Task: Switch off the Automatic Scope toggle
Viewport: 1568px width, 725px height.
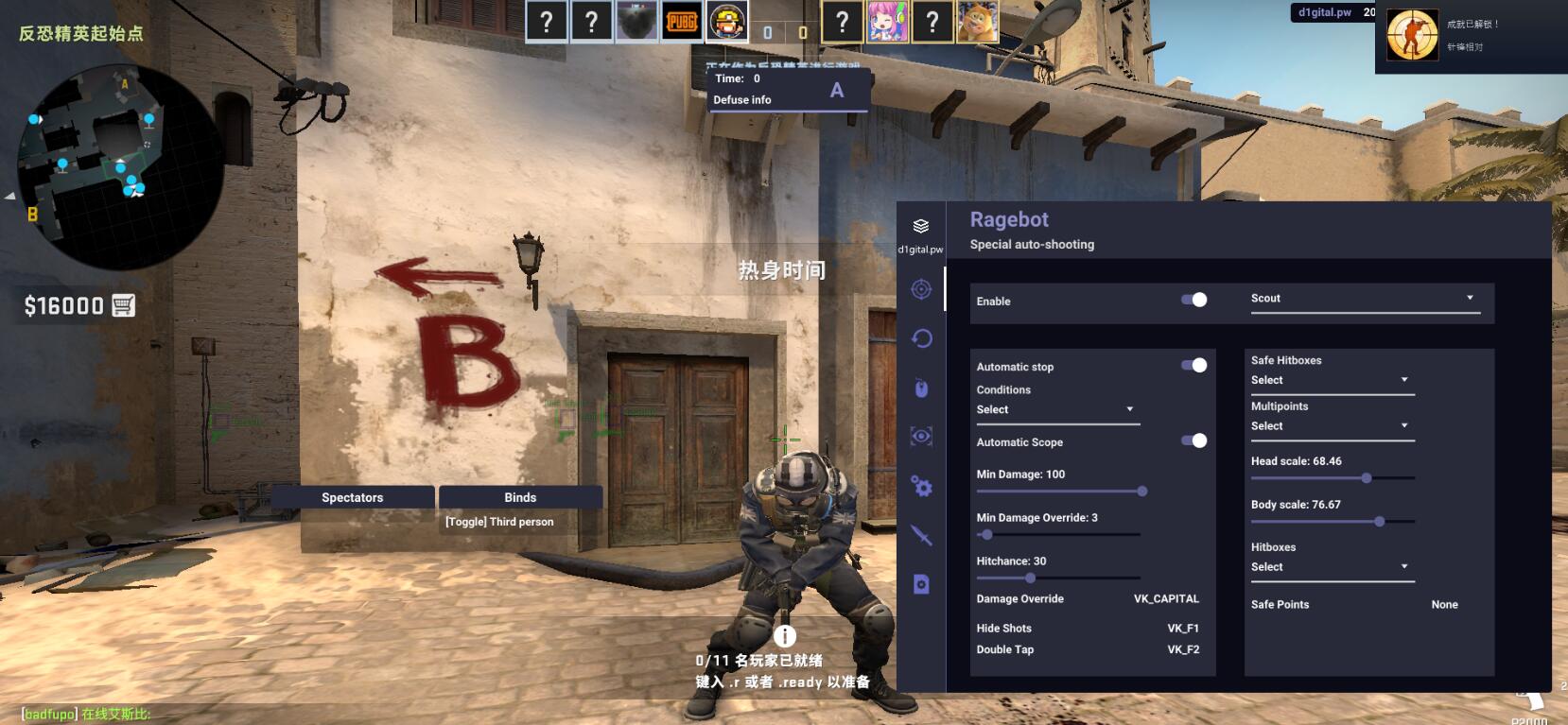Action: [x=1193, y=440]
